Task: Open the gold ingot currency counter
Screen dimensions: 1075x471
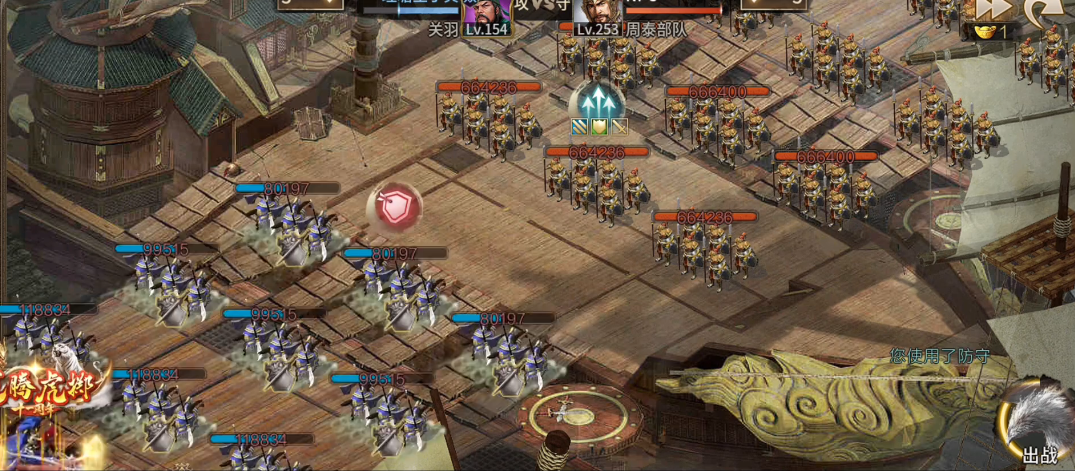Action: pos(992,32)
